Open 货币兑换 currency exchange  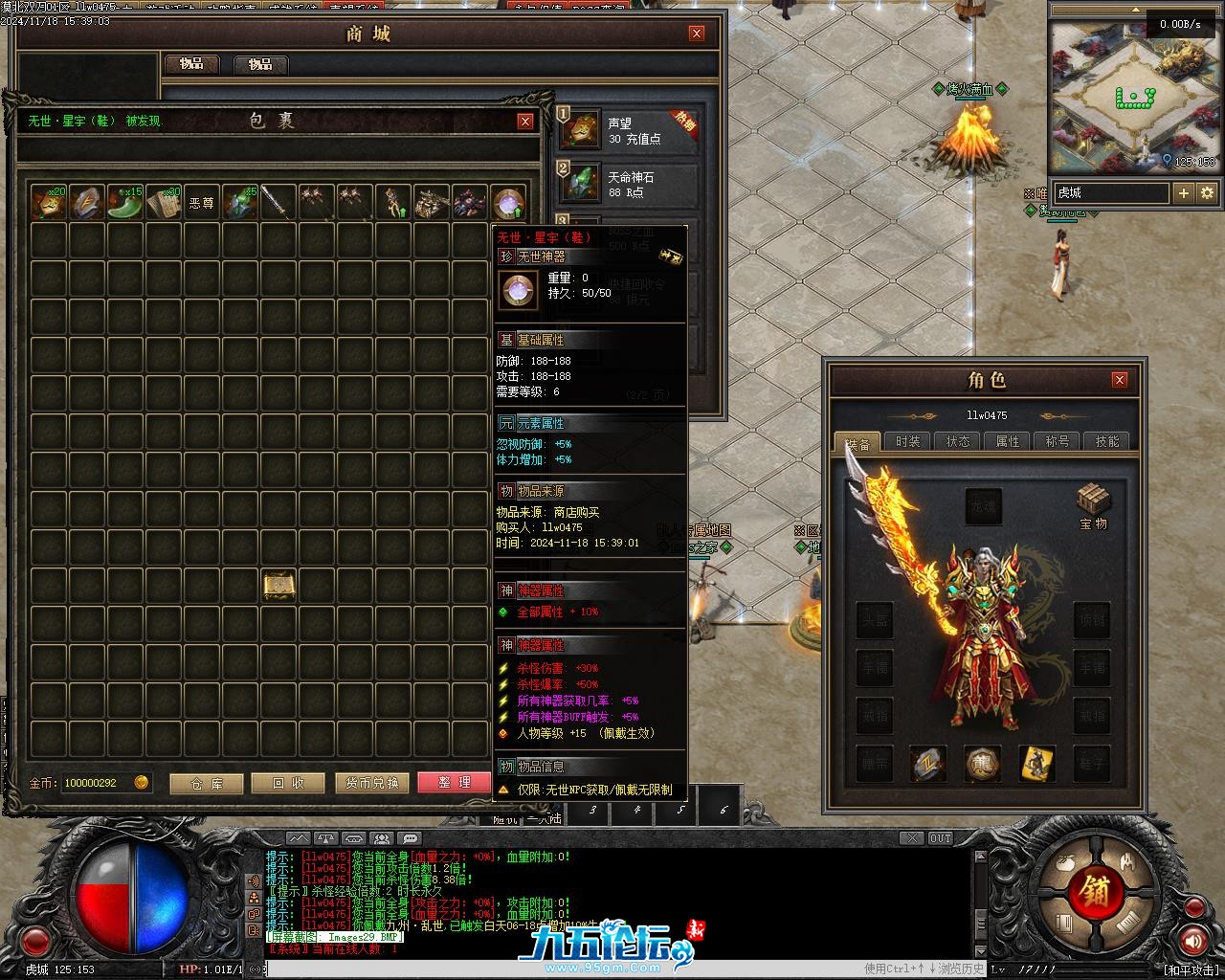pyautogui.click(x=372, y=784)
